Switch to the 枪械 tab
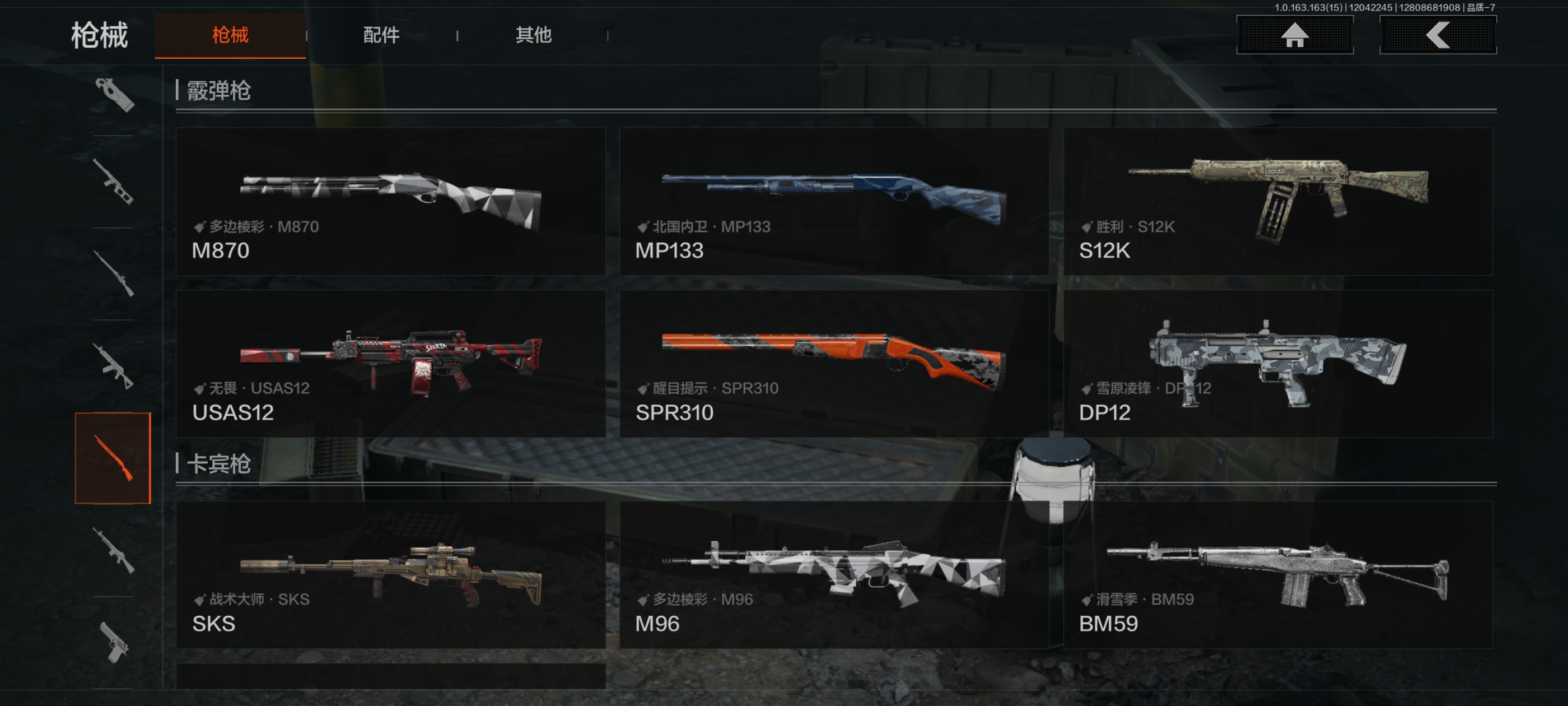 (x=230, y=35)
